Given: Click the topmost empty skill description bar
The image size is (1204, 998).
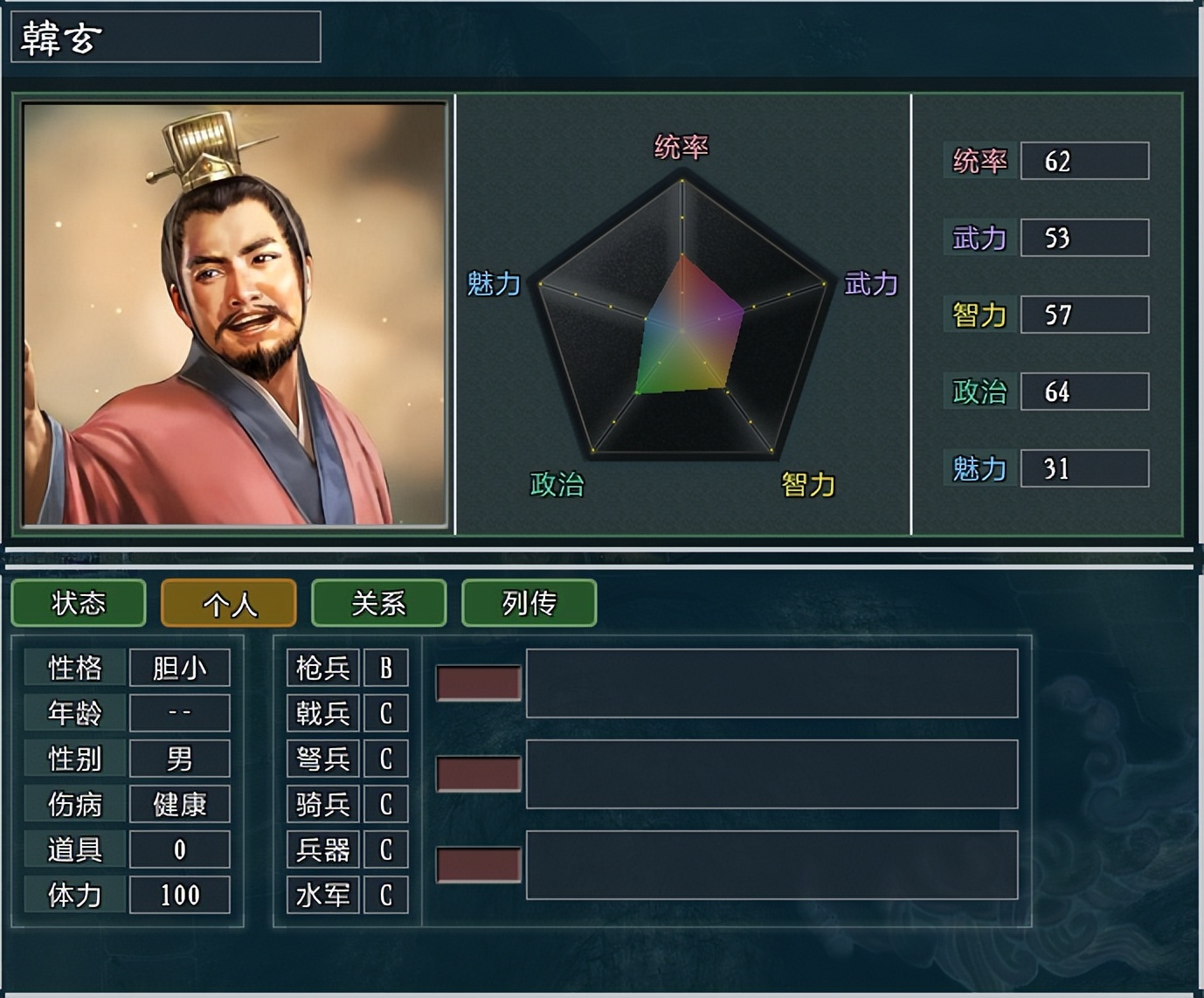Looking at the screenshot, I should (x=773, y=682).
